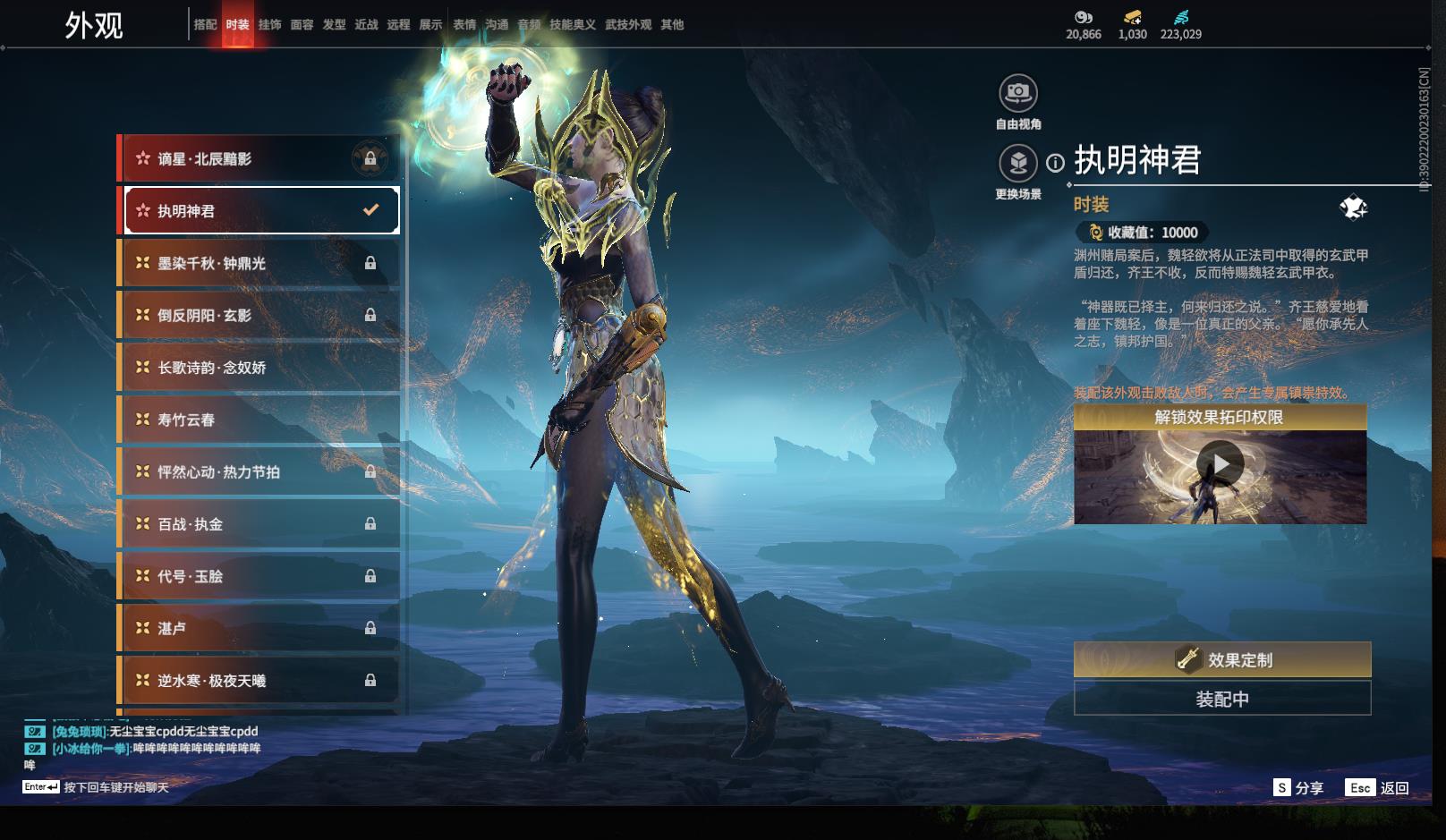This screenshot has height=840, width=1446.
Task: Choose the 墨染千秋·钟鼎光 outfit
Action: click(259, 263)
